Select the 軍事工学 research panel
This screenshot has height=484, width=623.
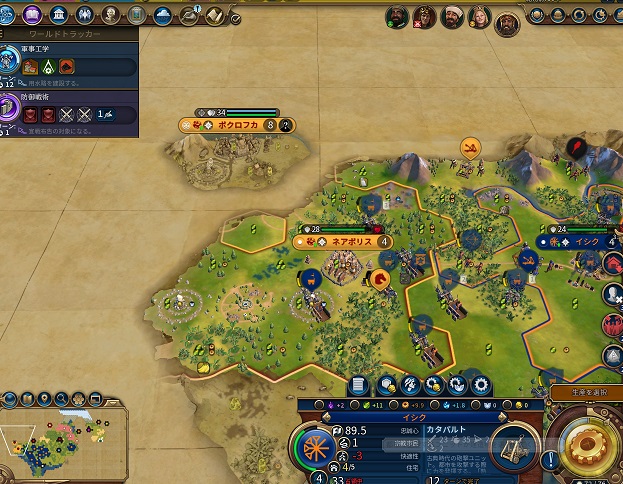pyautogui.click(x=70, y=60)
